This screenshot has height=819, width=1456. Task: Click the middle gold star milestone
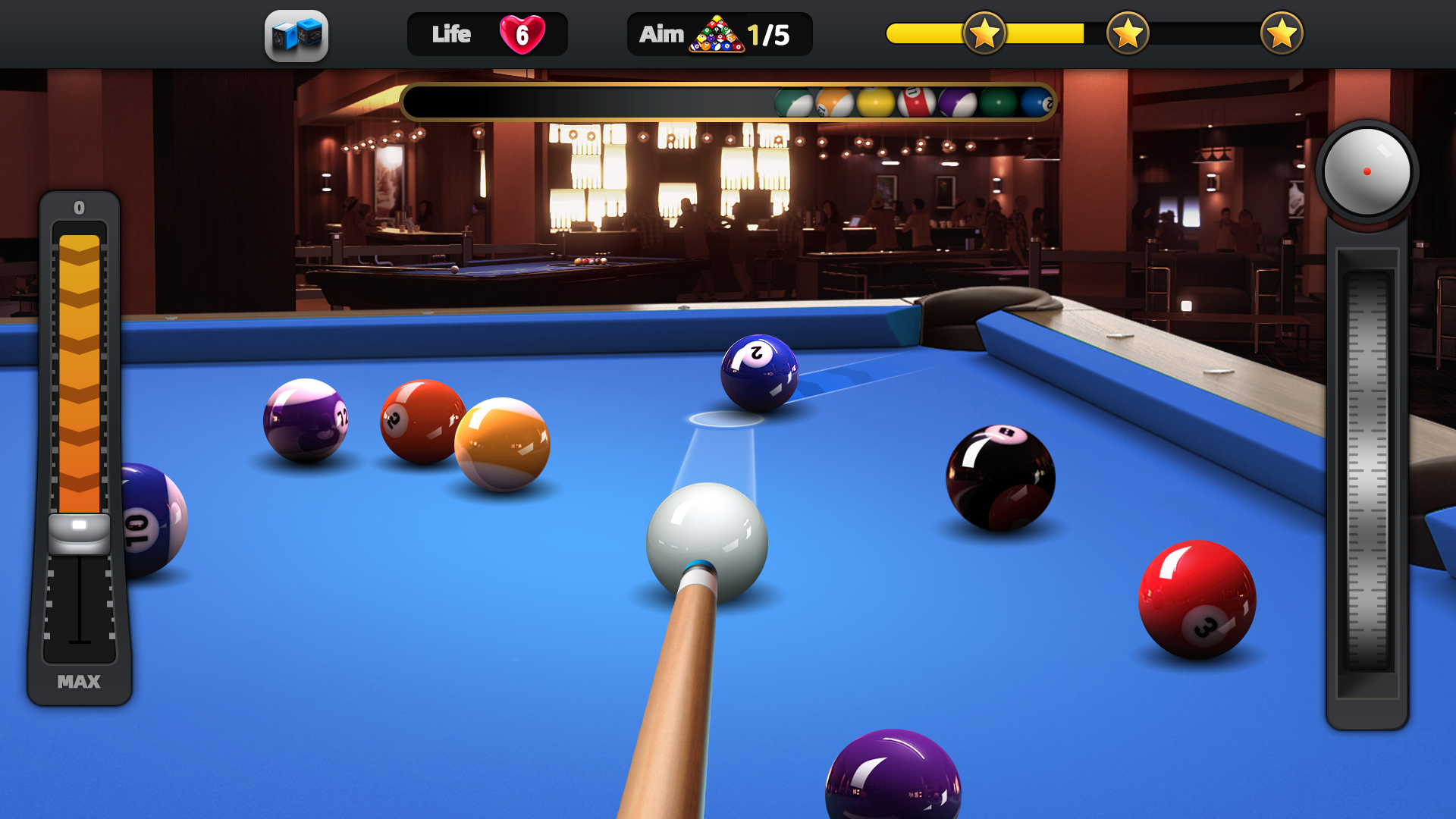pos(1129,33)
